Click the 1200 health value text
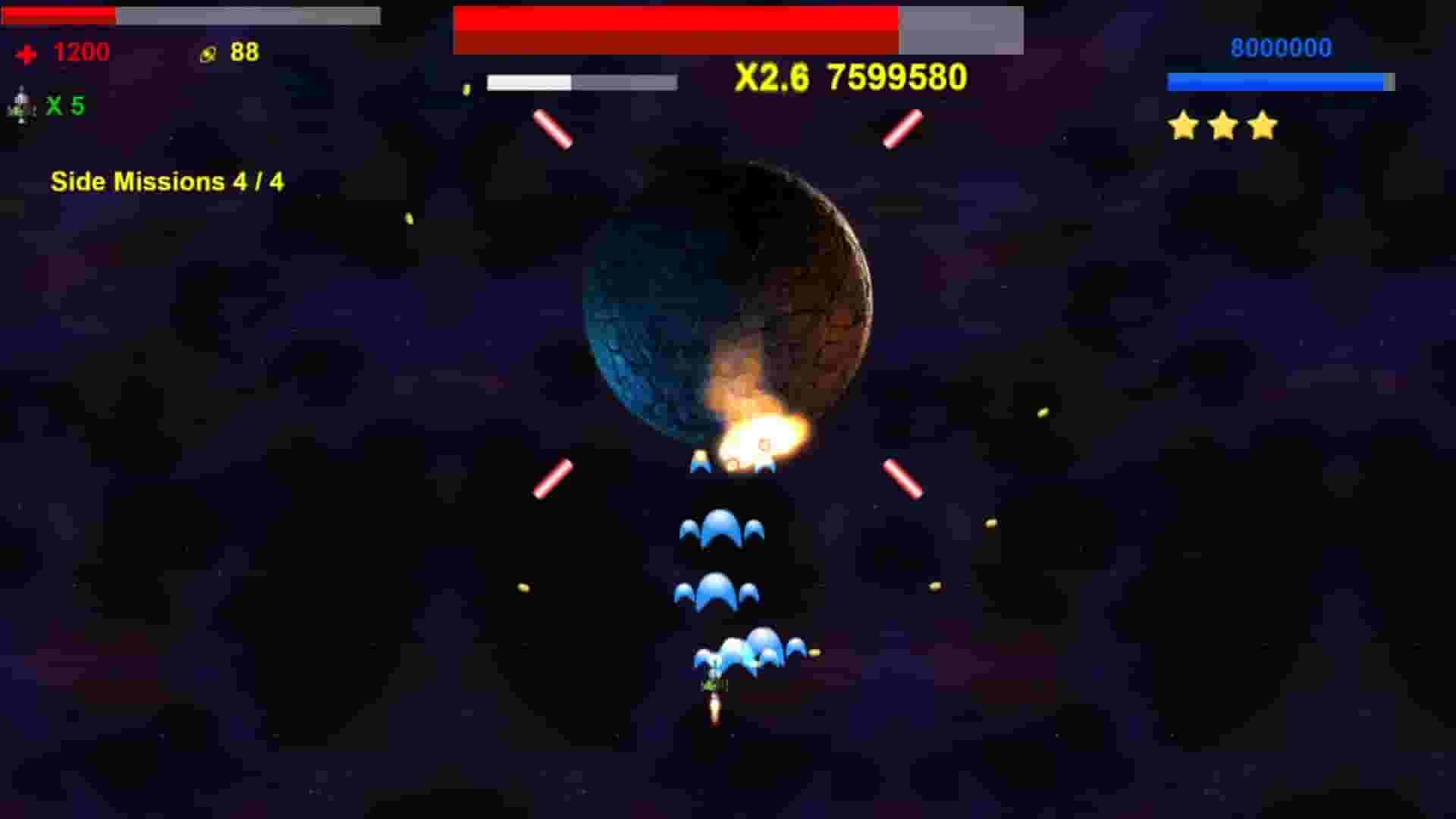The image size is (1456, 819). [80, 53]
